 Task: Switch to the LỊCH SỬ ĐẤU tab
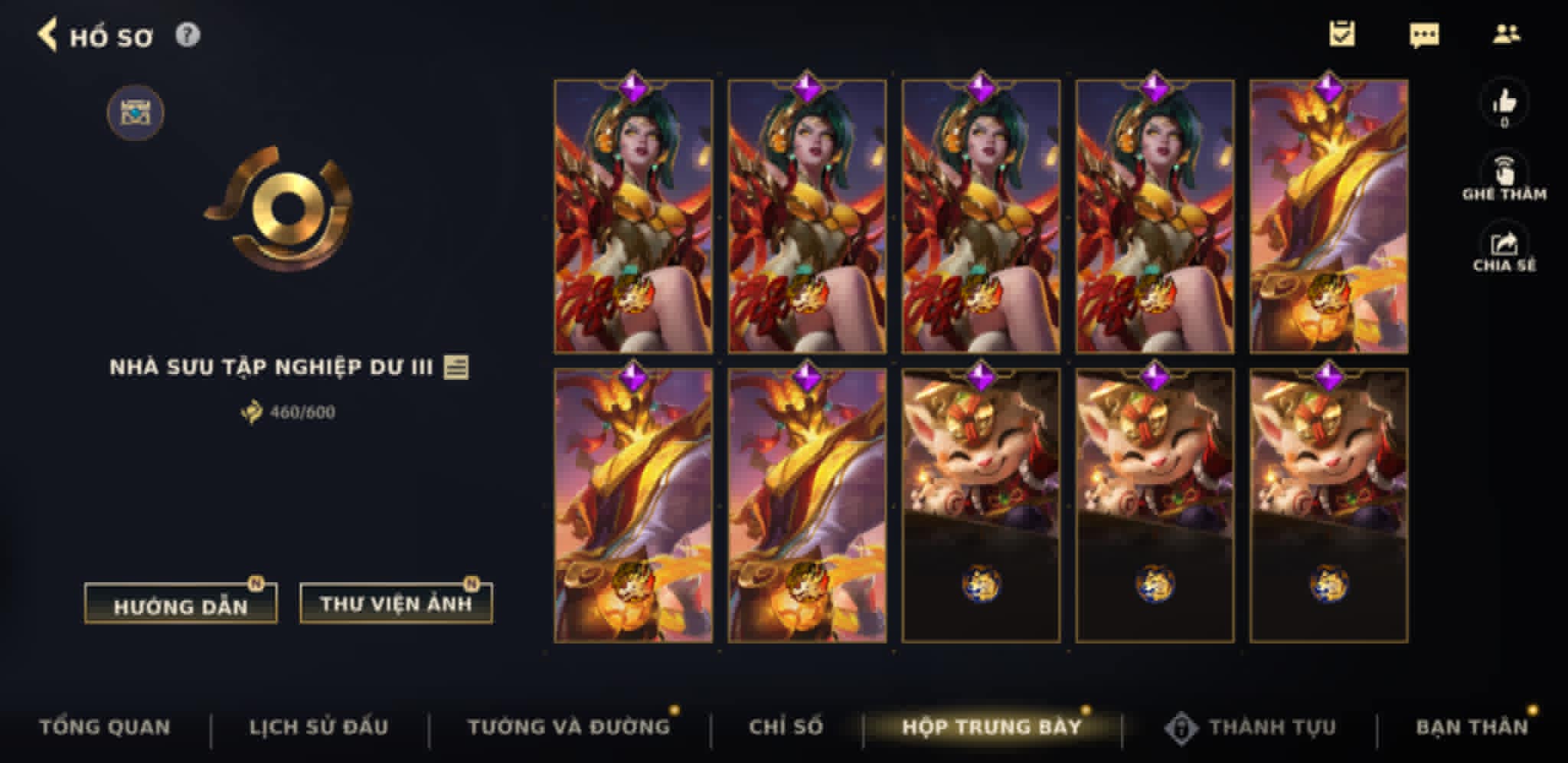320,728
